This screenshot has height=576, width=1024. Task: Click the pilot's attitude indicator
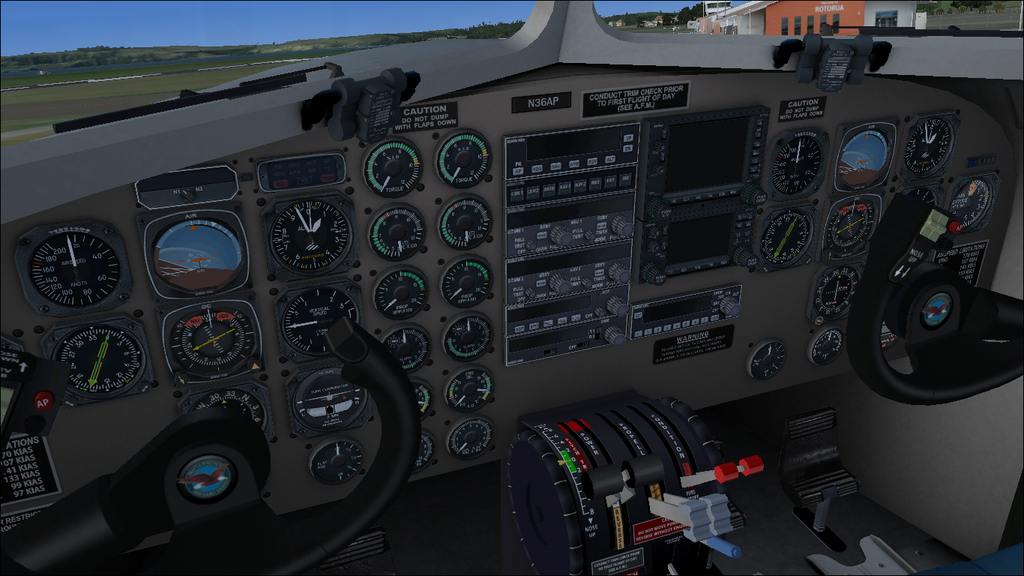coord(197,254)
